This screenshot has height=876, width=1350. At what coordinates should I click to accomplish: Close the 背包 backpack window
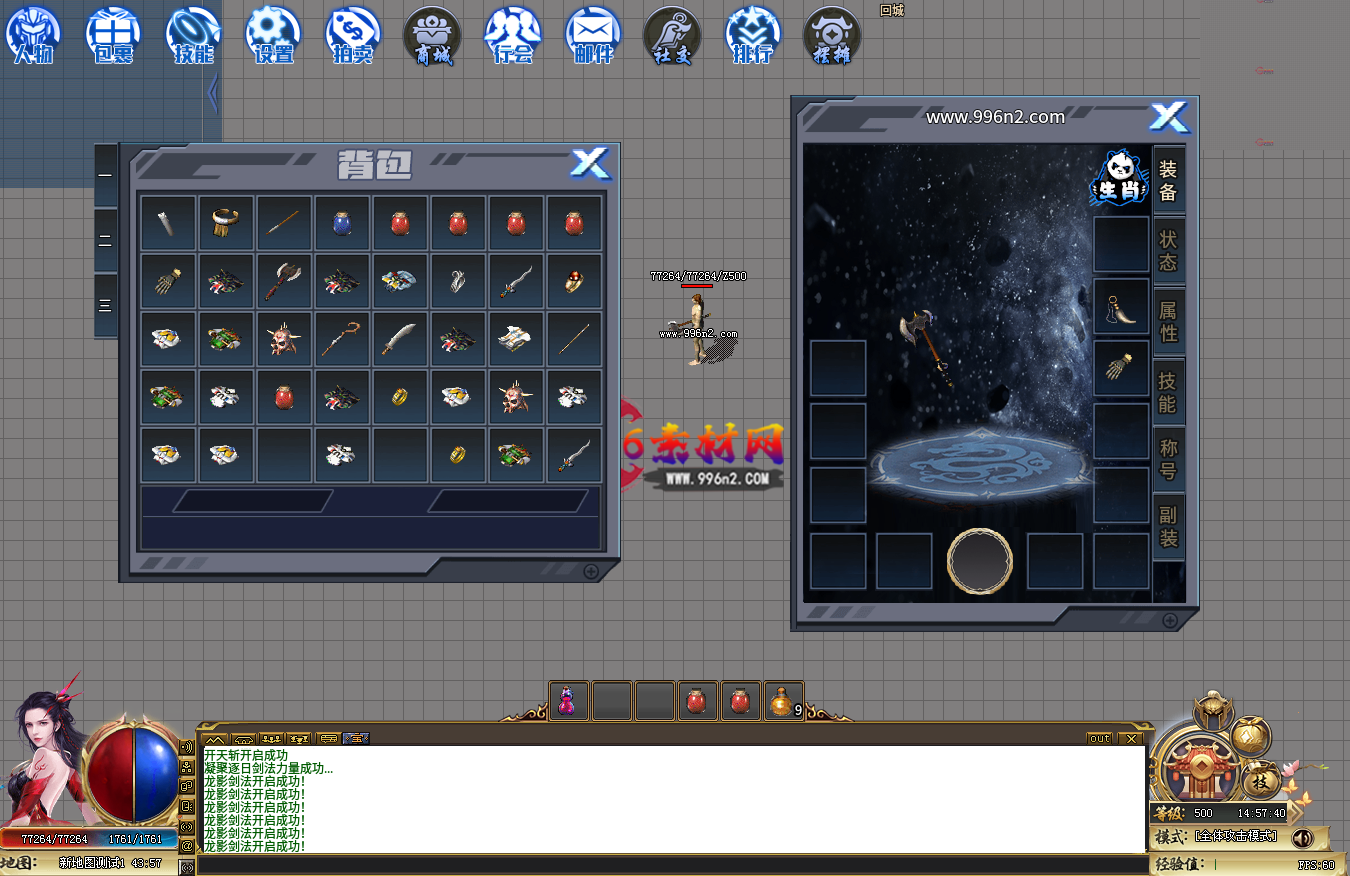point(590,163)
